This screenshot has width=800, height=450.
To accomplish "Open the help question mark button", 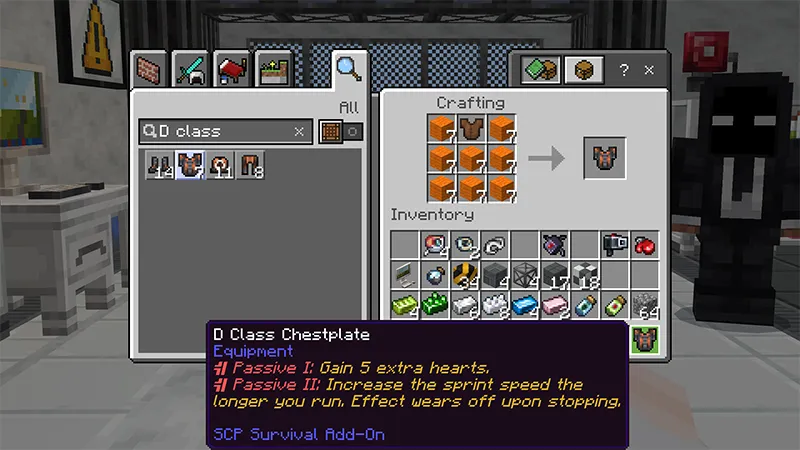I will coord(625,71).
